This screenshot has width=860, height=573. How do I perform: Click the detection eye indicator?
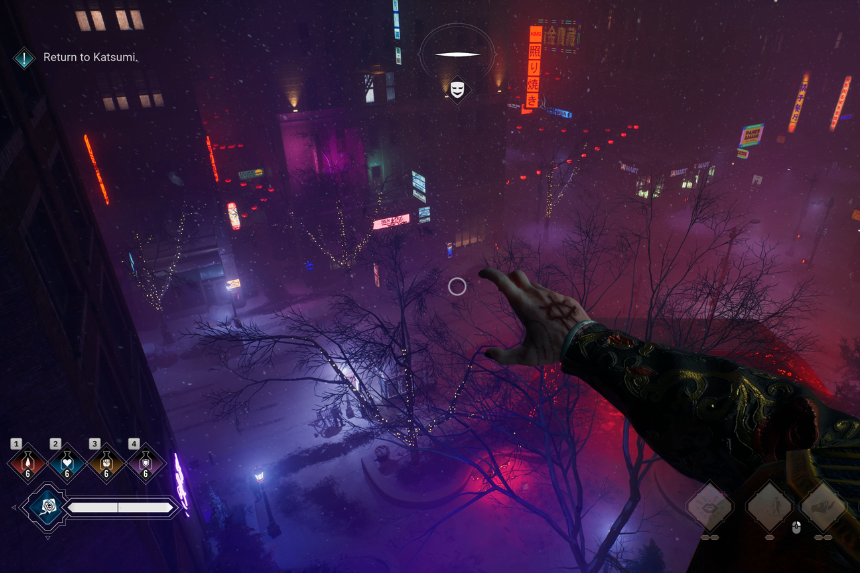click(x=457, y=54)
